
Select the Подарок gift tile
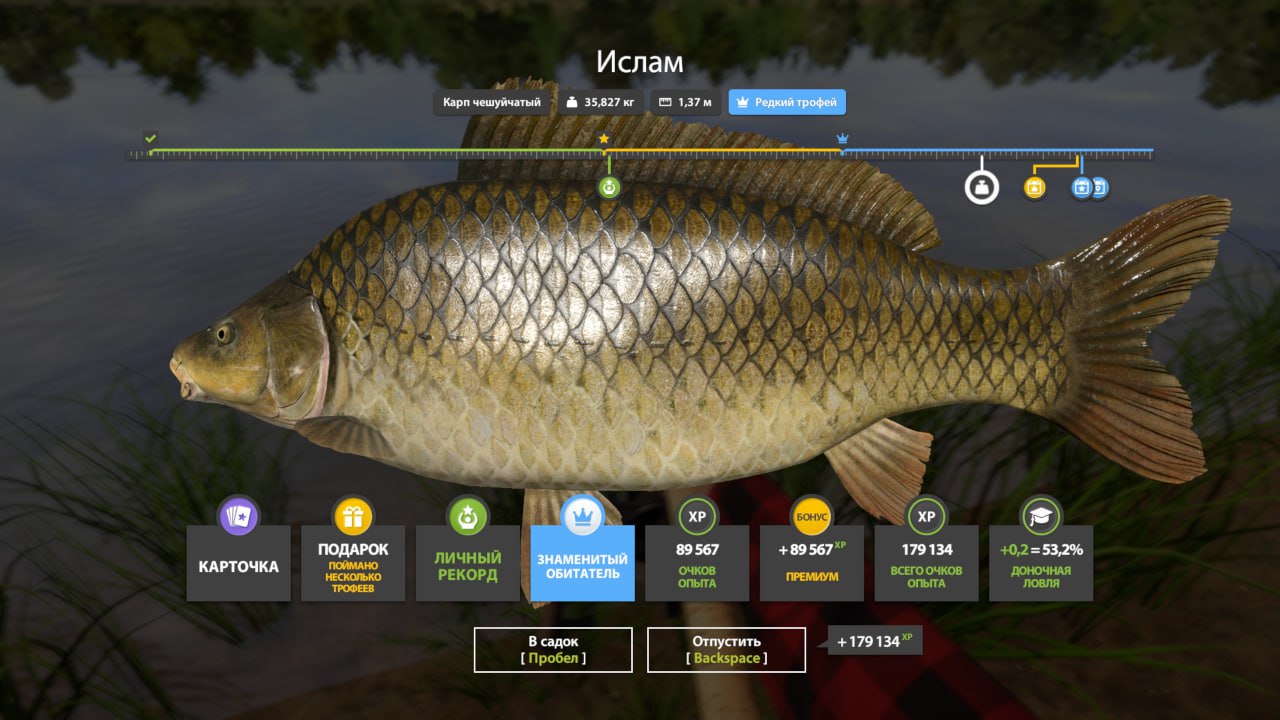pyautogui.click(x=353, y=564)
